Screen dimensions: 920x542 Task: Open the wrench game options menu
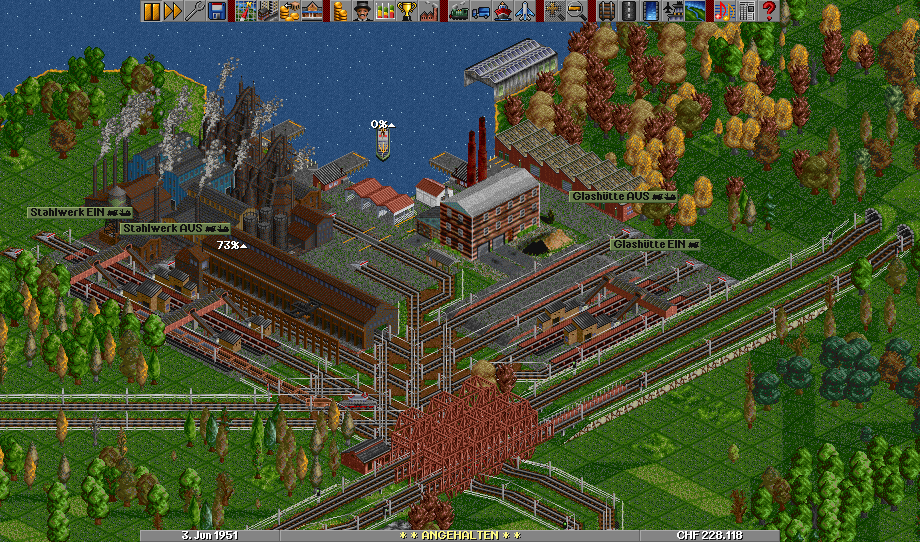195,11
